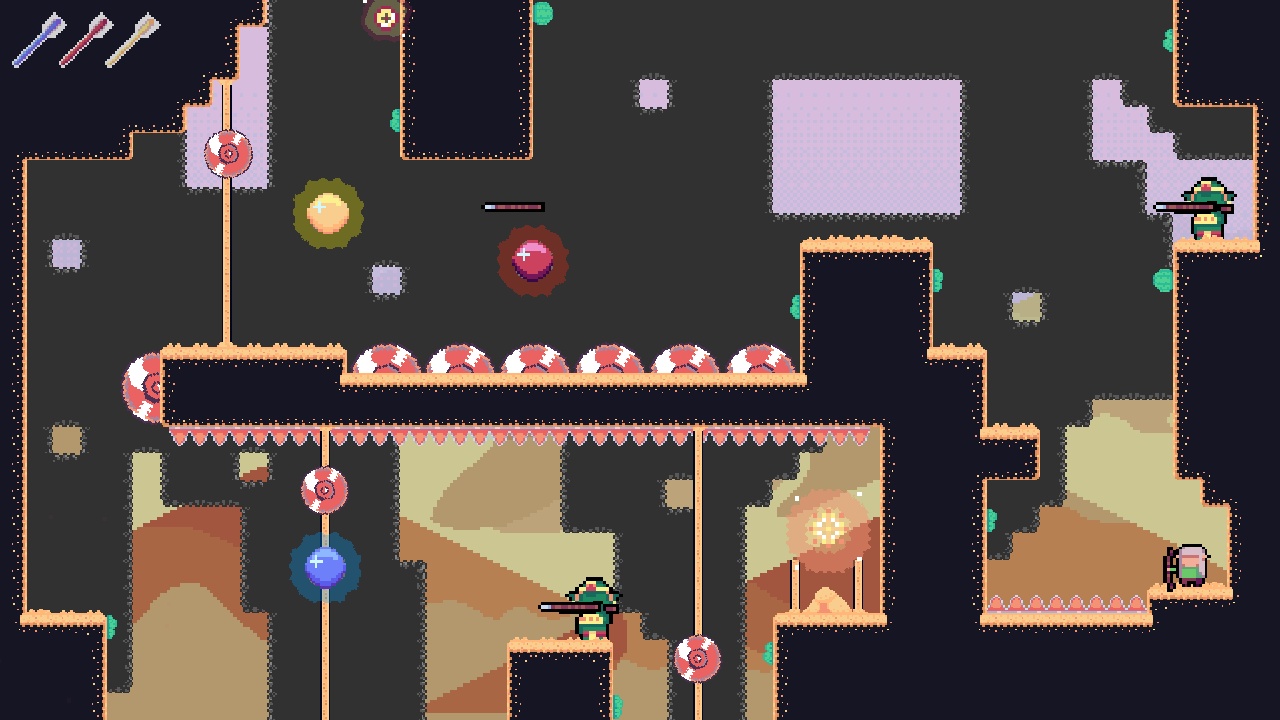
Task: Click the peppermint wheel at the bottom pole
Action: 697,659
